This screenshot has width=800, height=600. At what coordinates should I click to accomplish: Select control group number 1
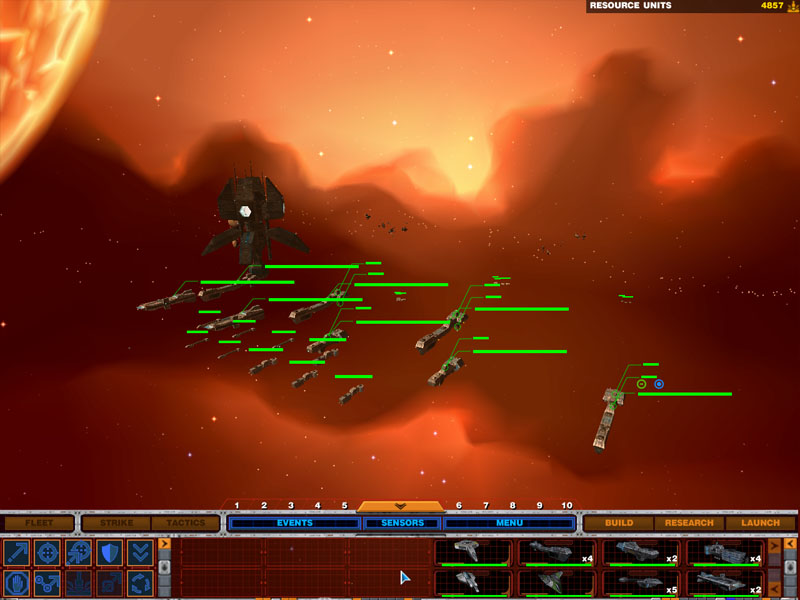click(x=237, y=506)
